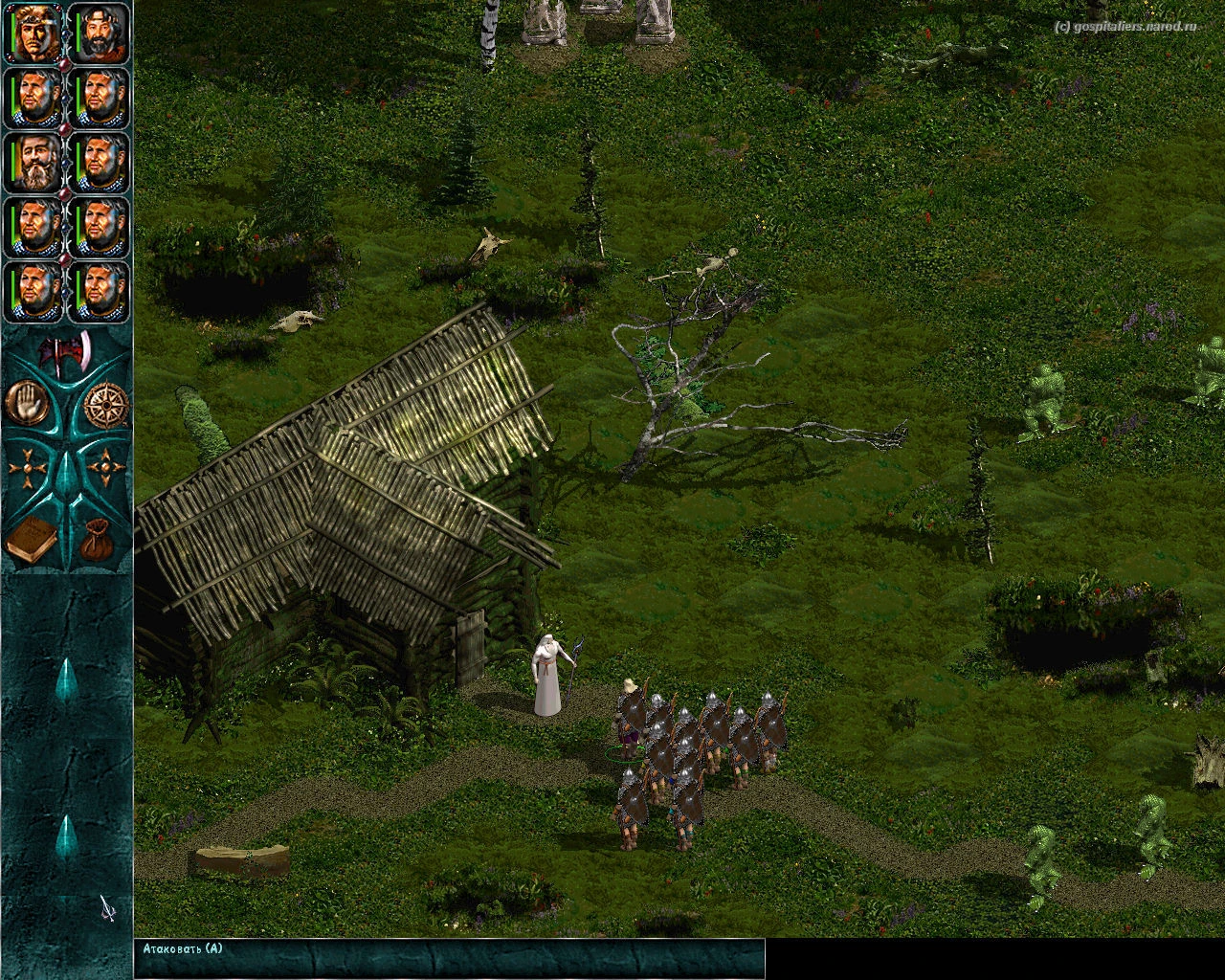The height and width of the screenshot is (980, 1225).
Task: Choose the outward-pointing arrows spread formation
Action: pos(28,469)
